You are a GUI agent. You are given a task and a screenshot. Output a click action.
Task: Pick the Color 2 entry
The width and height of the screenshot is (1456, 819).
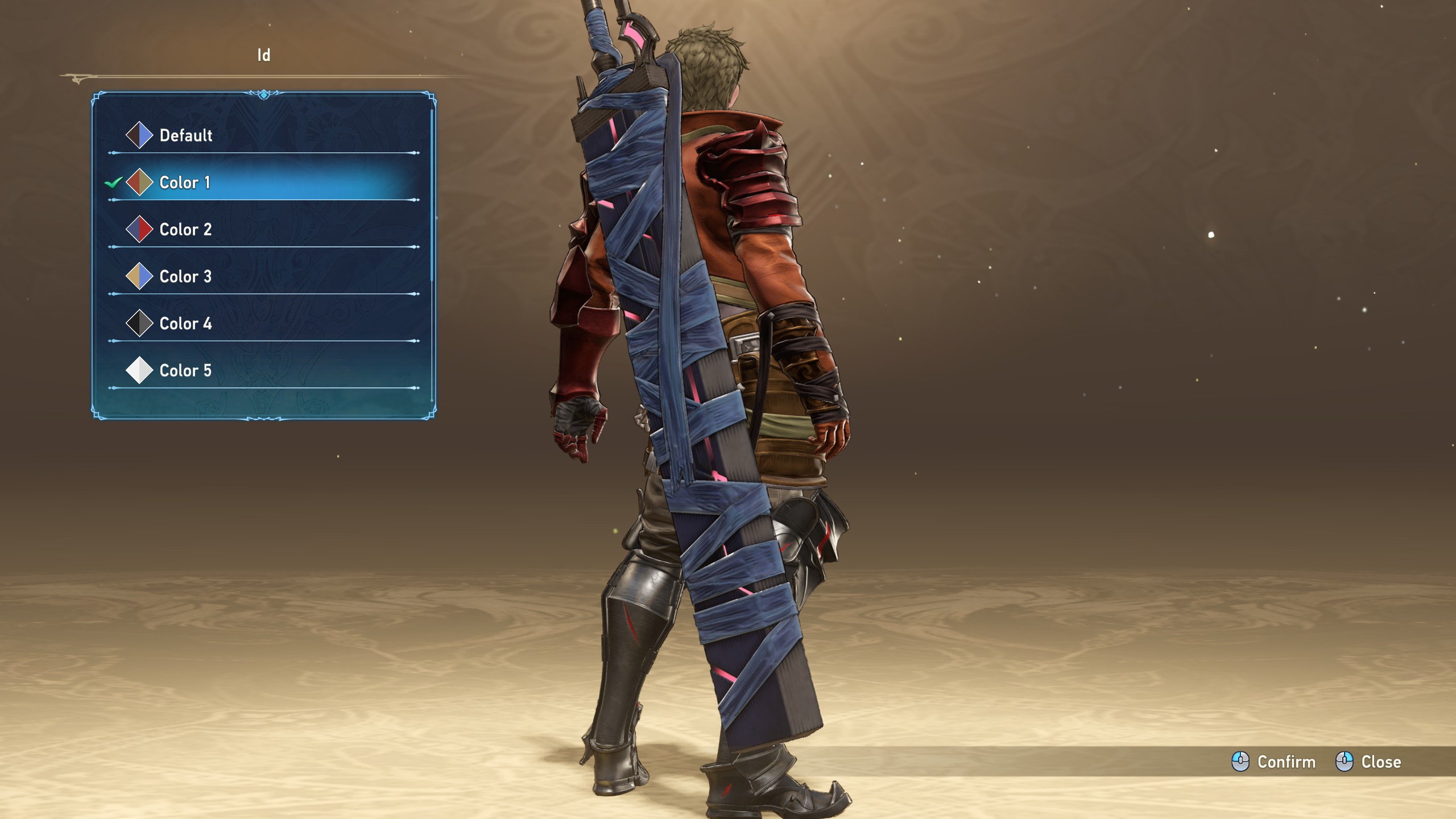point(185,230)
